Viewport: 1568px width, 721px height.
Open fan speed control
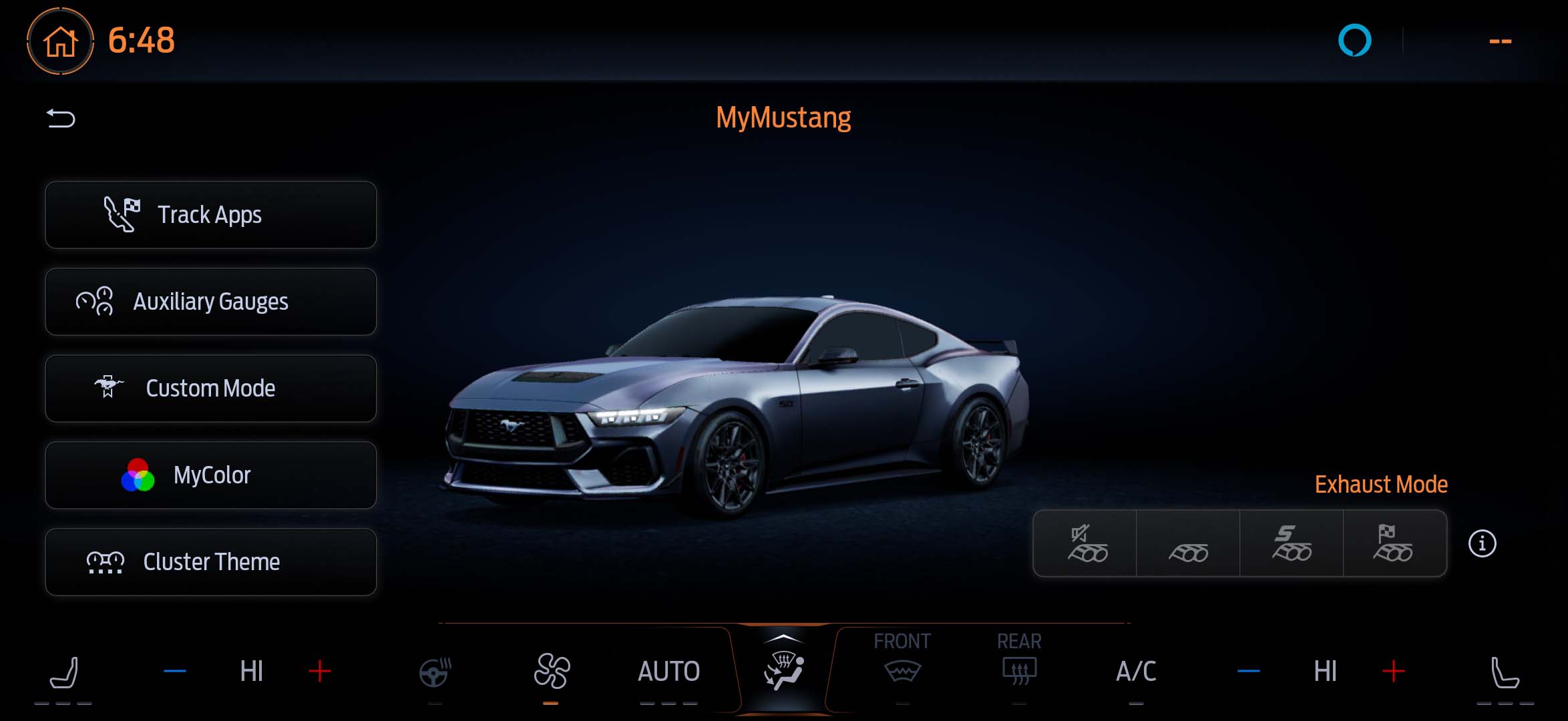point(551,672)
